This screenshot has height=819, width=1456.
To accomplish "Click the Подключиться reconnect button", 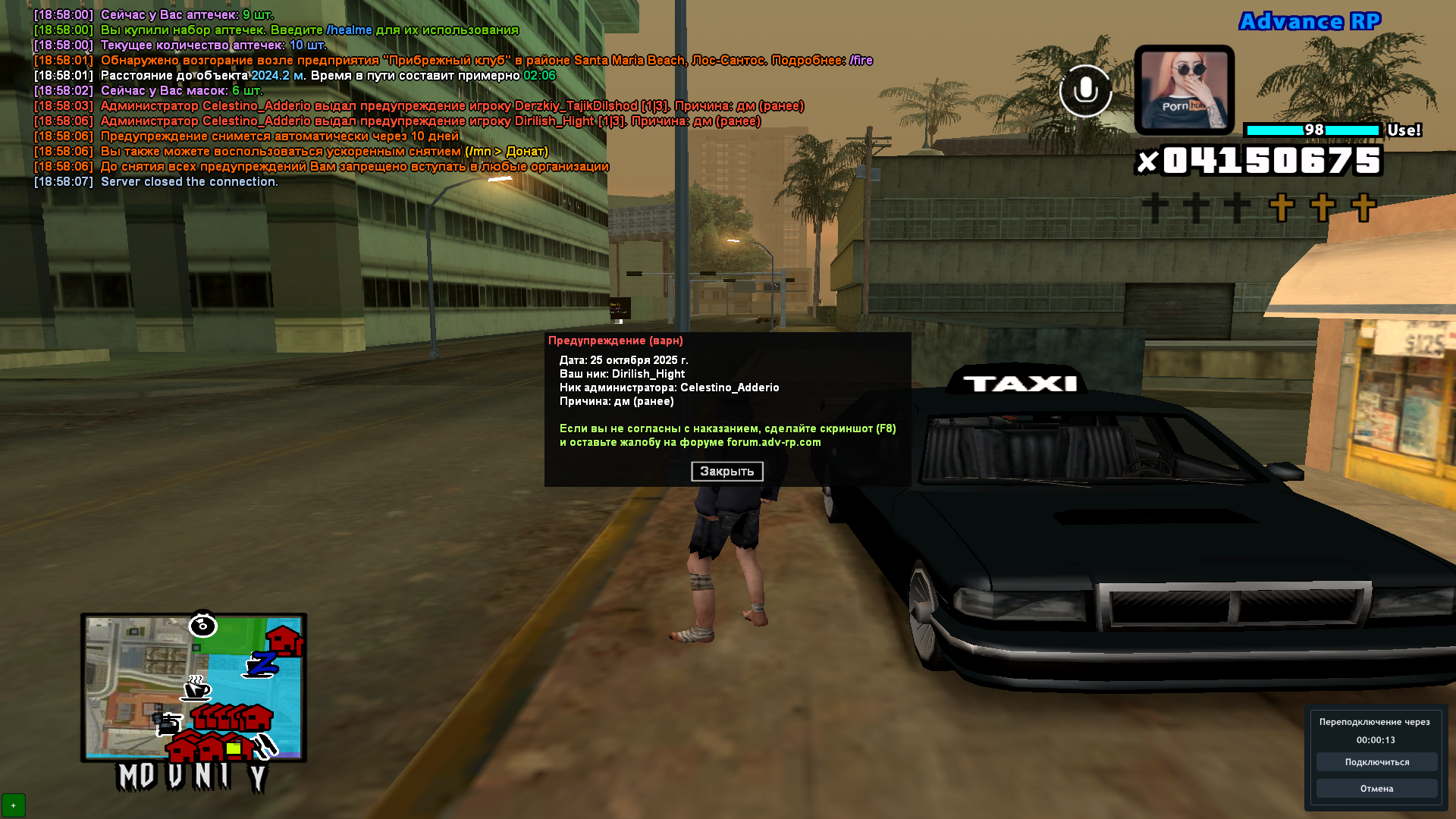I will [x=1376, y=762].
